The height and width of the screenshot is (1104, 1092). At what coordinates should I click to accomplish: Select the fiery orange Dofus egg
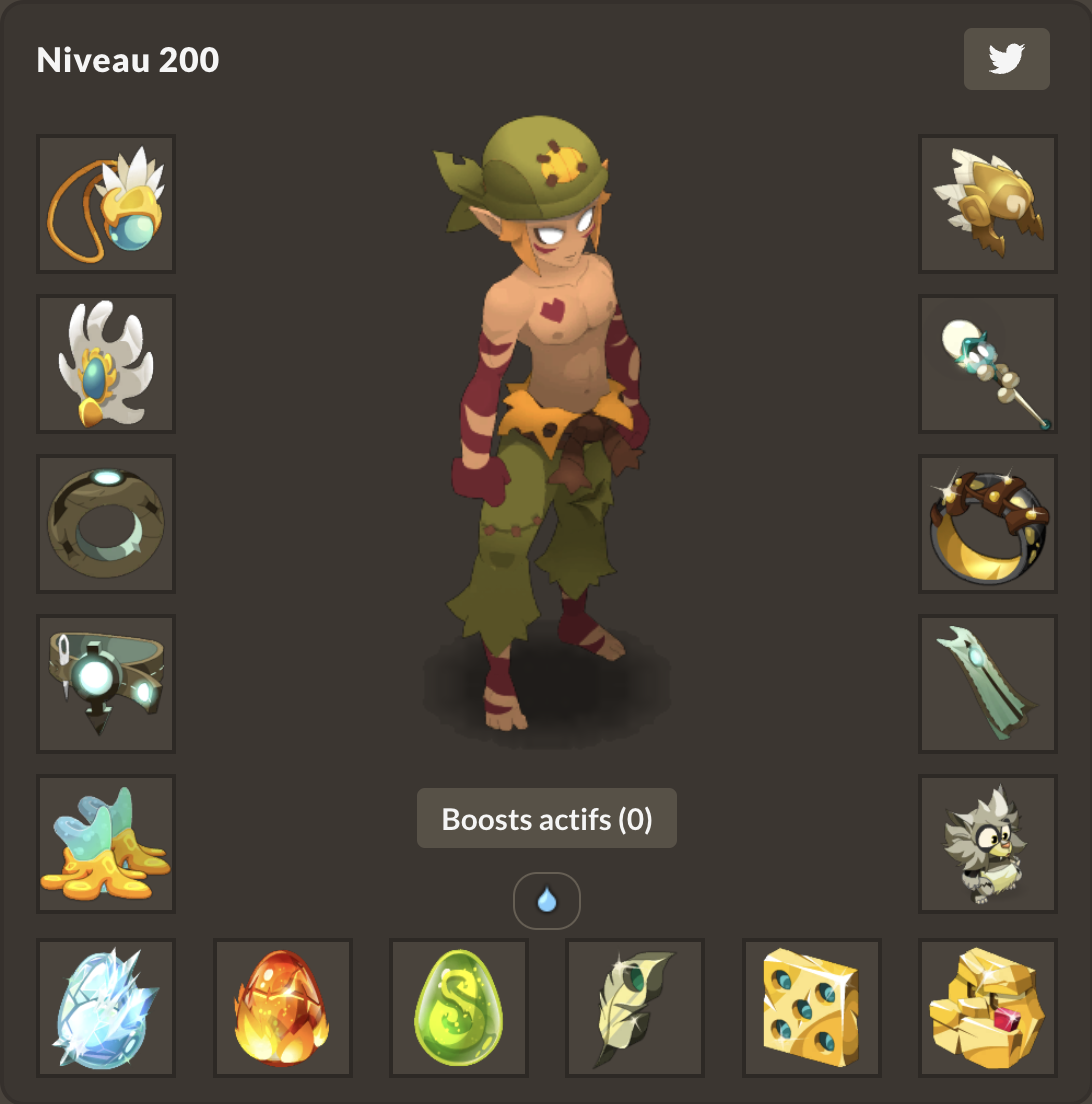[x=283, y=1008]
